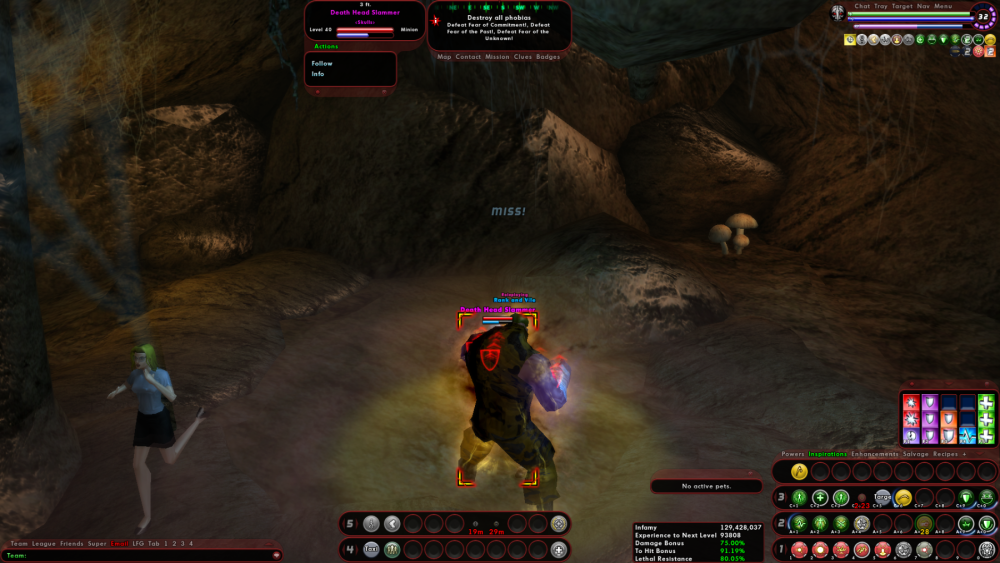This screenshot has width=1000, height=563.
Task: Open the Friends chat tab
Action: [x=71, y=543]
